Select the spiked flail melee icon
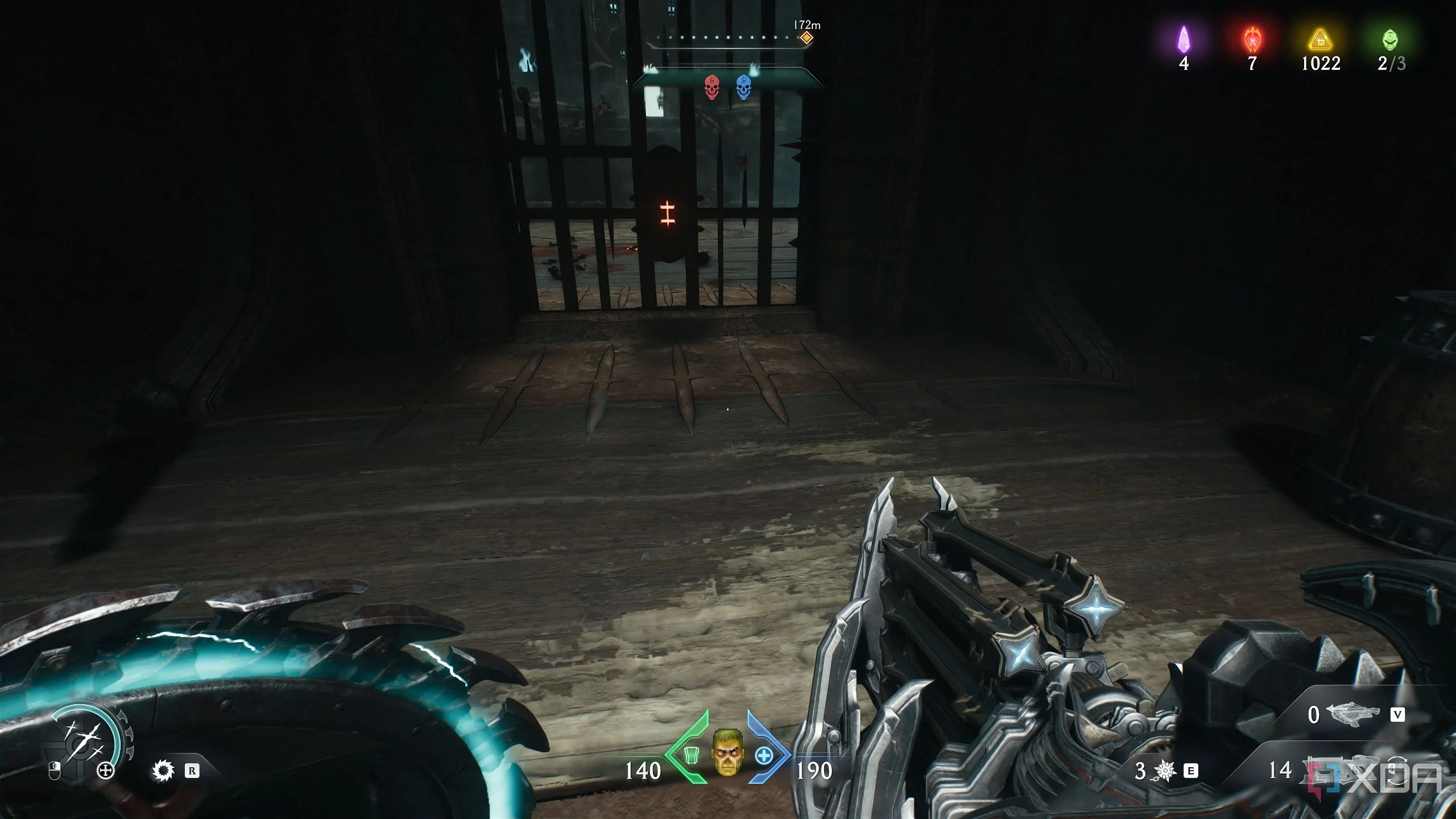Viewport: 1456px width, 819px height. pos(1165,771)
